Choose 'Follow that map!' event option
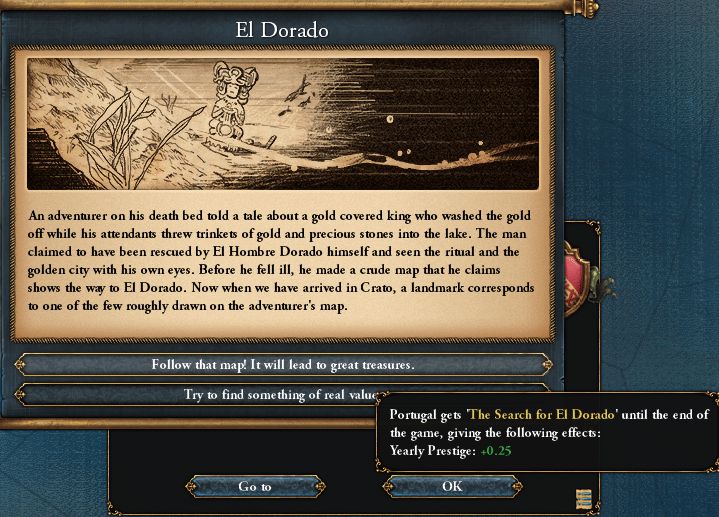Viewport: 719px width, 517px height. (282, 364)
